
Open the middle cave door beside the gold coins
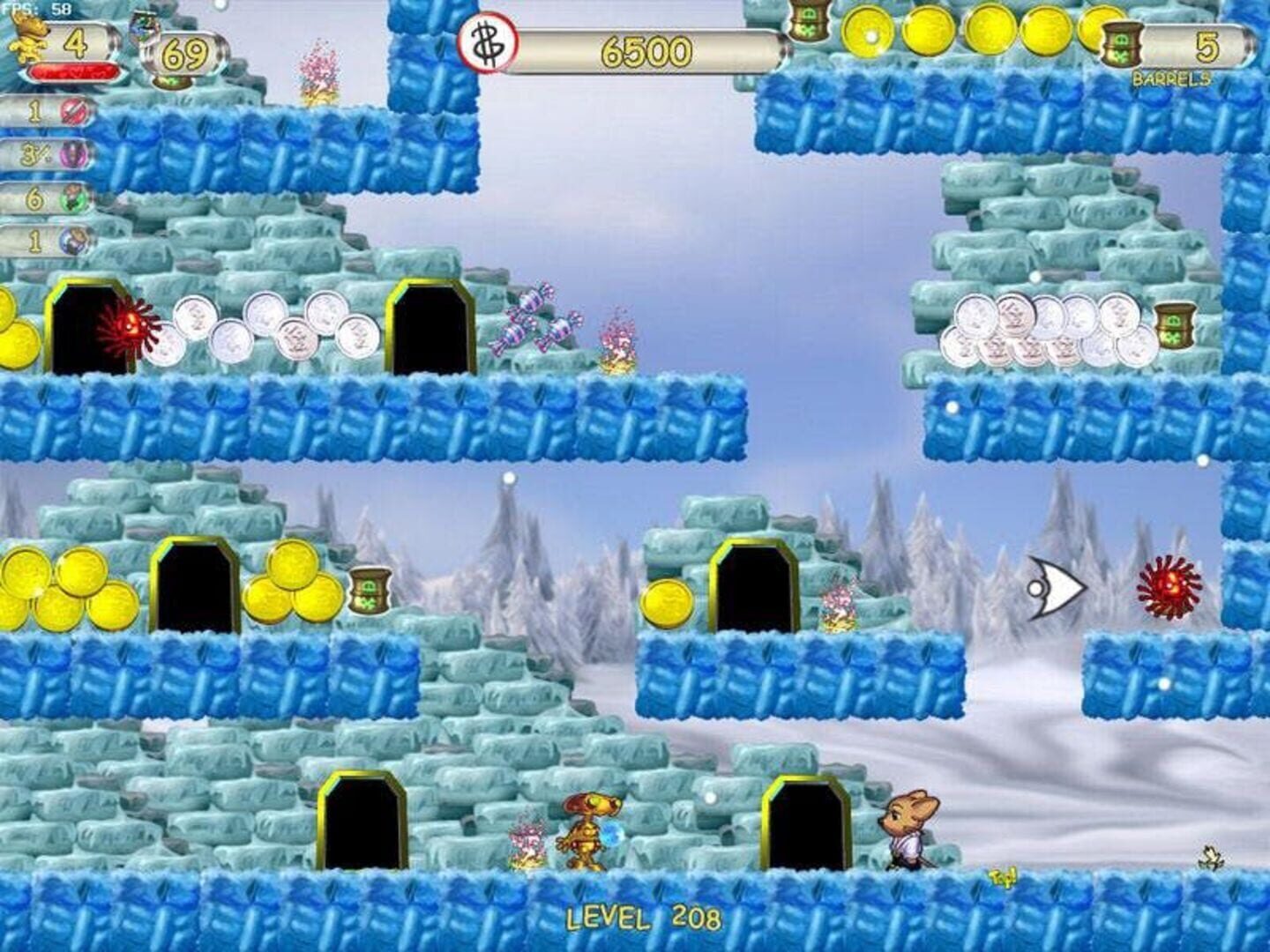tap(195, 586)
